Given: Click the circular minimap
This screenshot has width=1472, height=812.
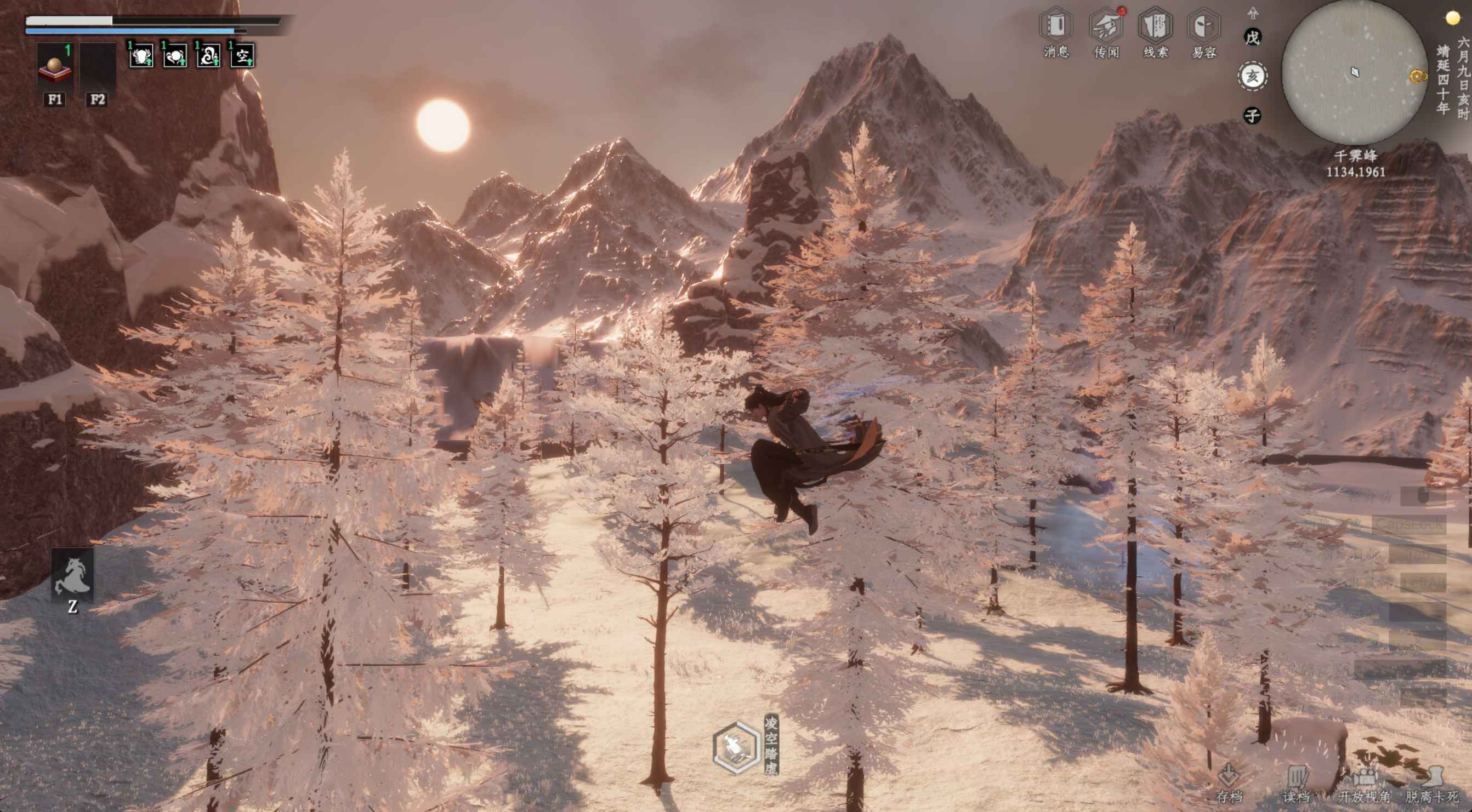Looking at the screenshot, I should tap(1354, 72).
